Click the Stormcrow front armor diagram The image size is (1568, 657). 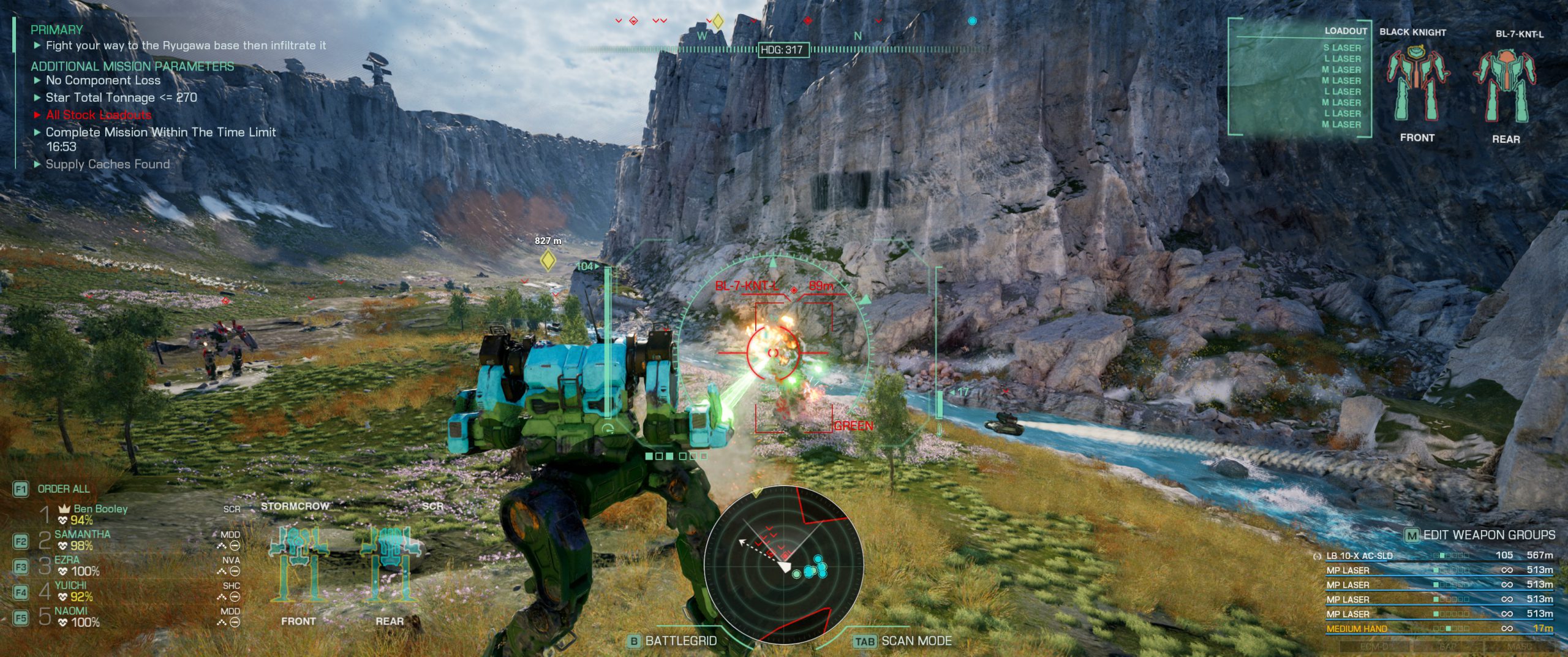[x=298, y=563]
